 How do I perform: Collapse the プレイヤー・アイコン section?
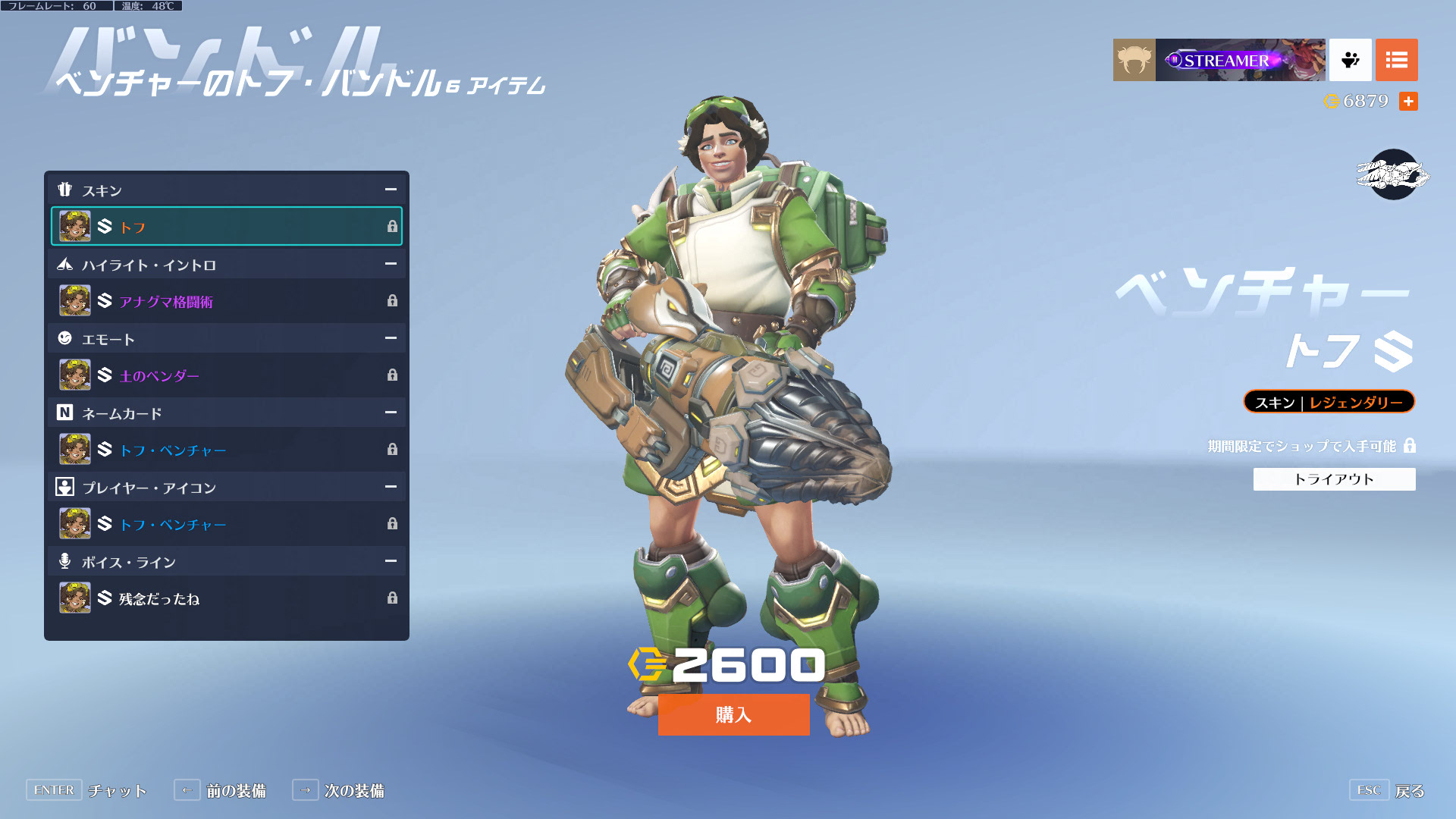coord(391,487)
